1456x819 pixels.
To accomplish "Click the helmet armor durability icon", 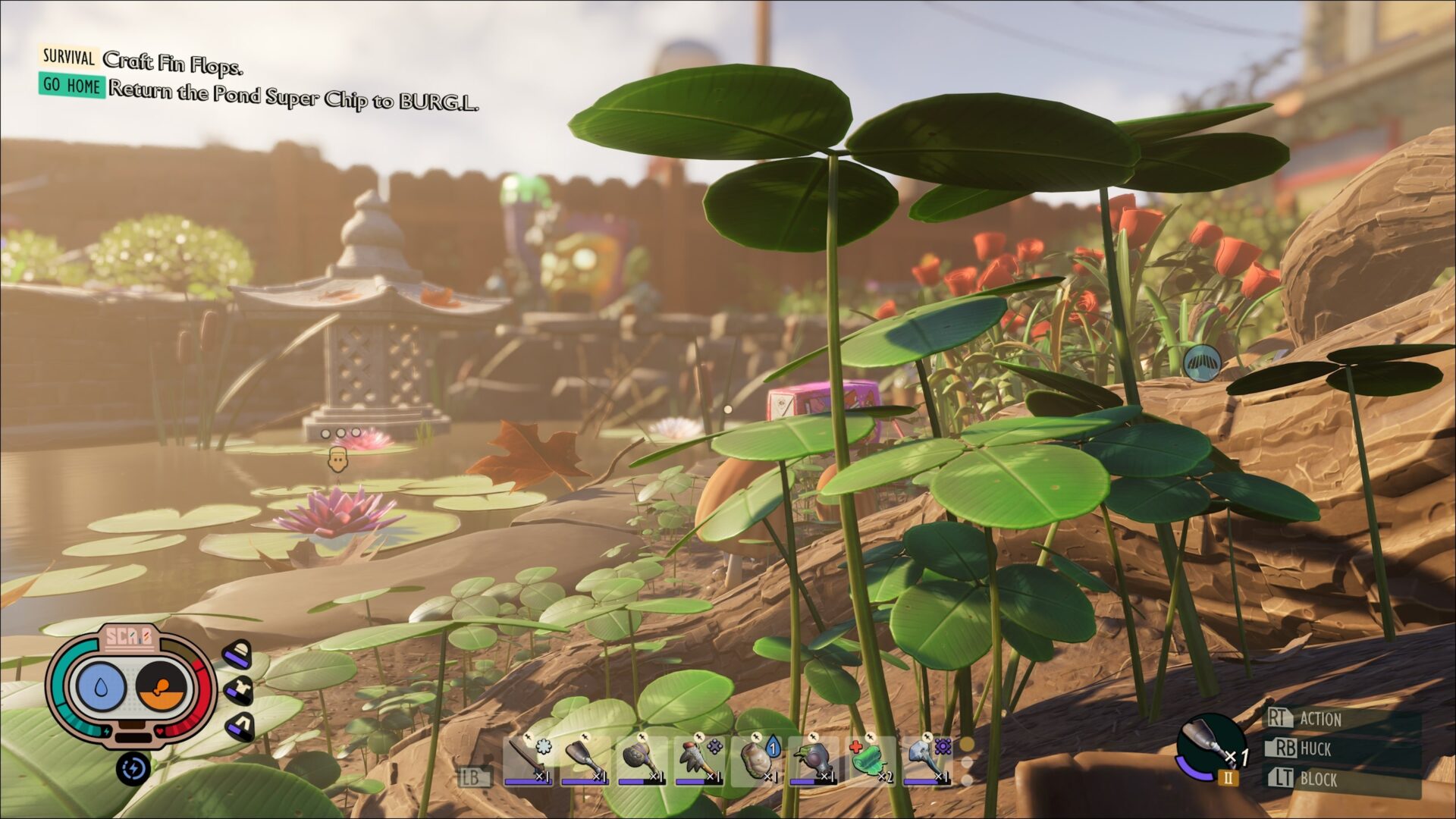I will [x=237, y=654].
